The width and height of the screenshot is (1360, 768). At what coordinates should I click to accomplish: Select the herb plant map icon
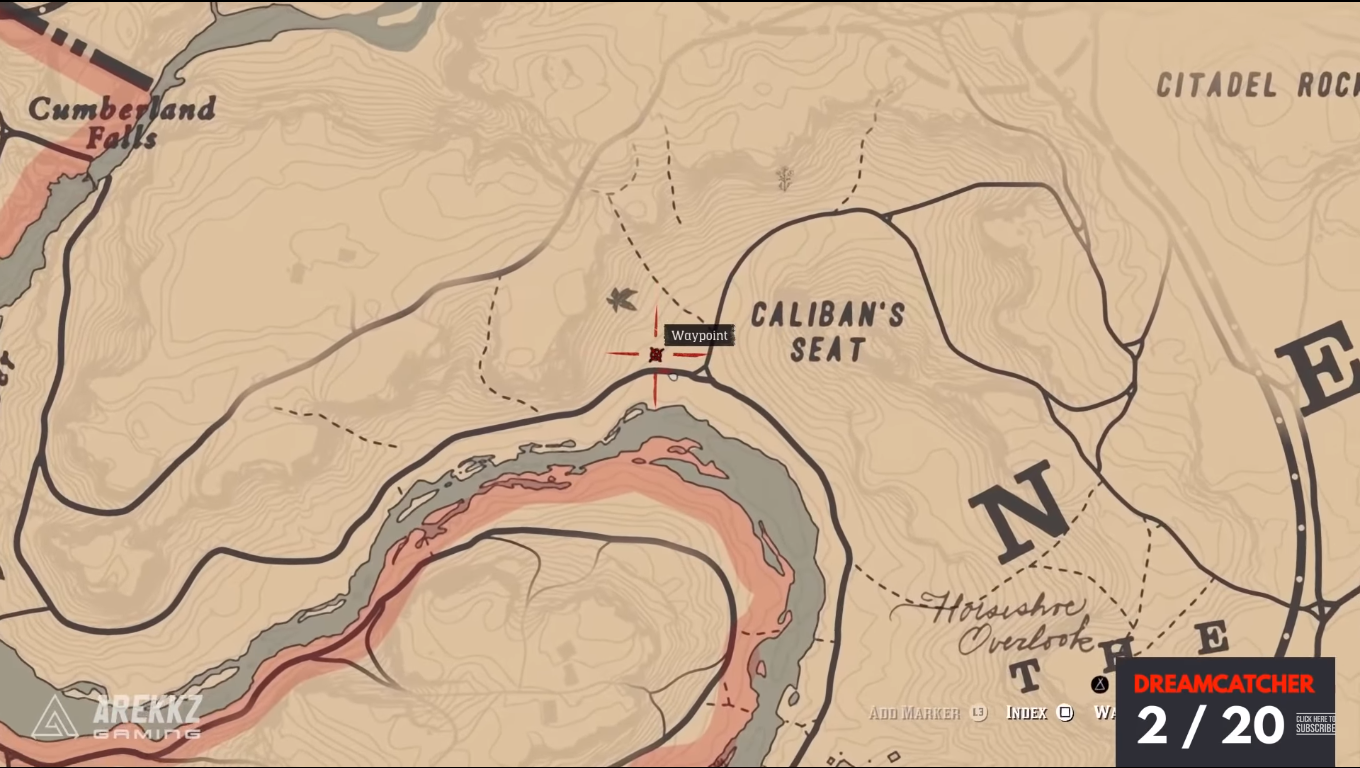785,178
